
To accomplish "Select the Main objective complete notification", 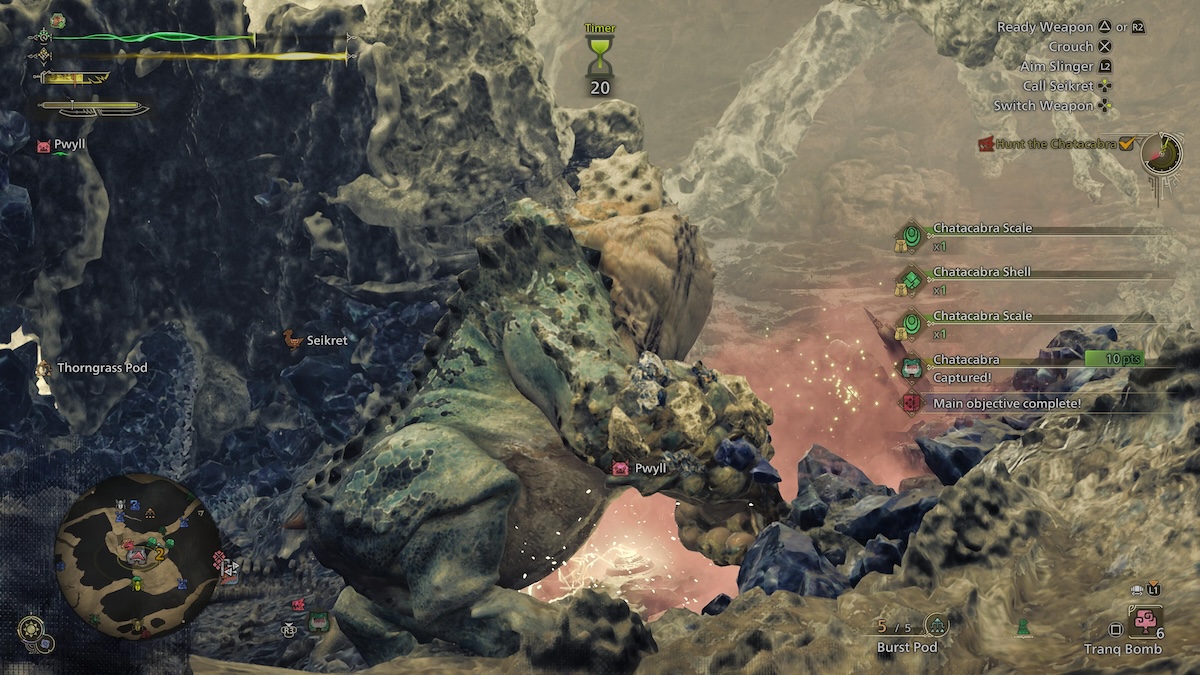I will [x=1005, y=403].
